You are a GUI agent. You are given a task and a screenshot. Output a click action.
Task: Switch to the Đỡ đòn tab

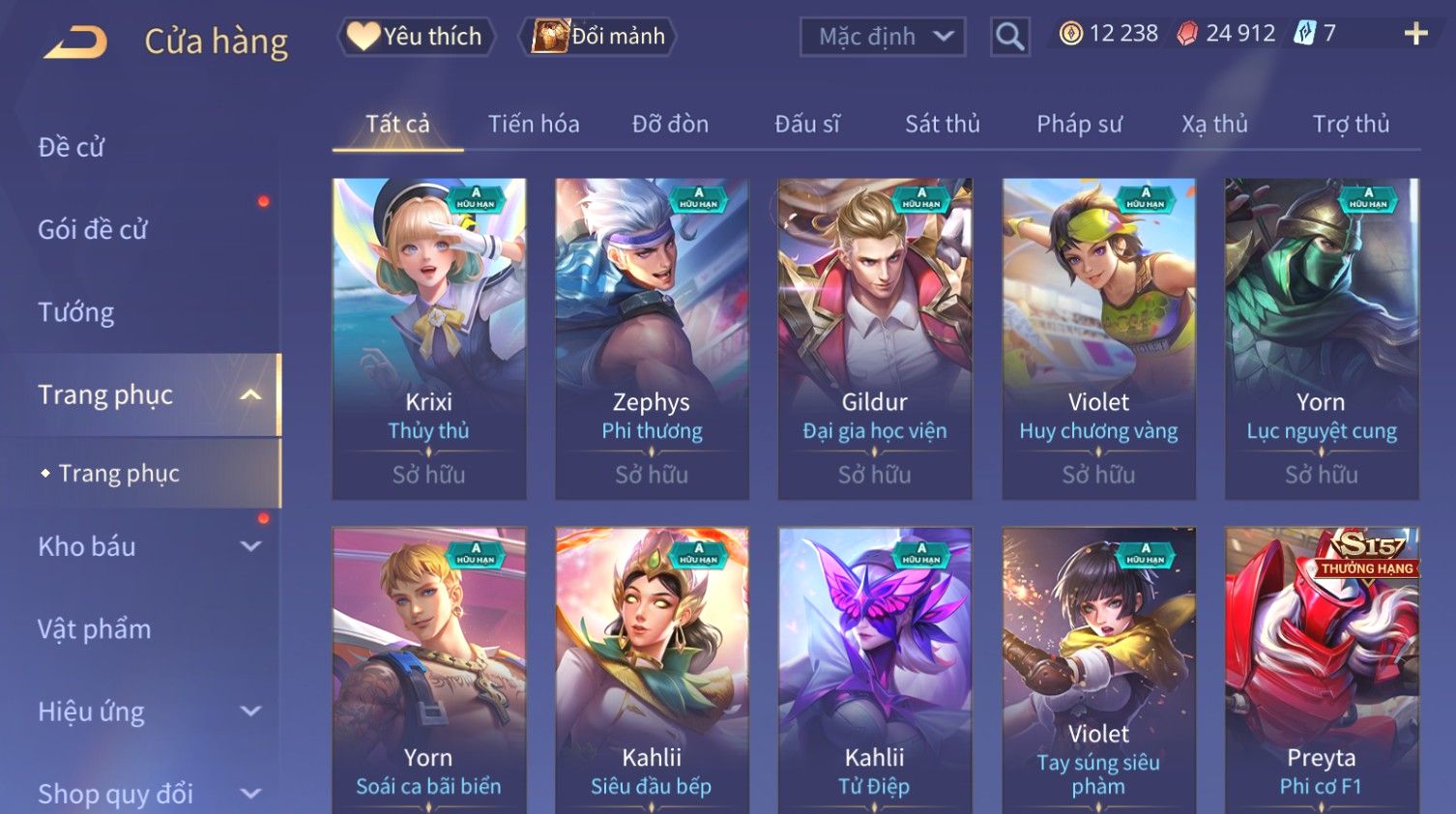(670, 124)
